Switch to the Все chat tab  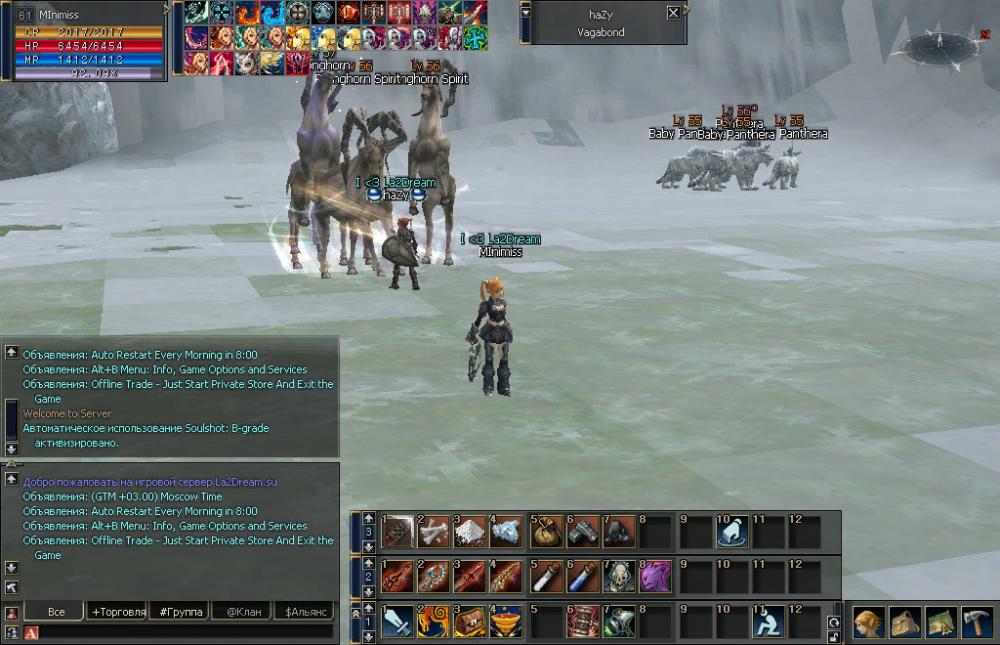[x=56, y=611]
